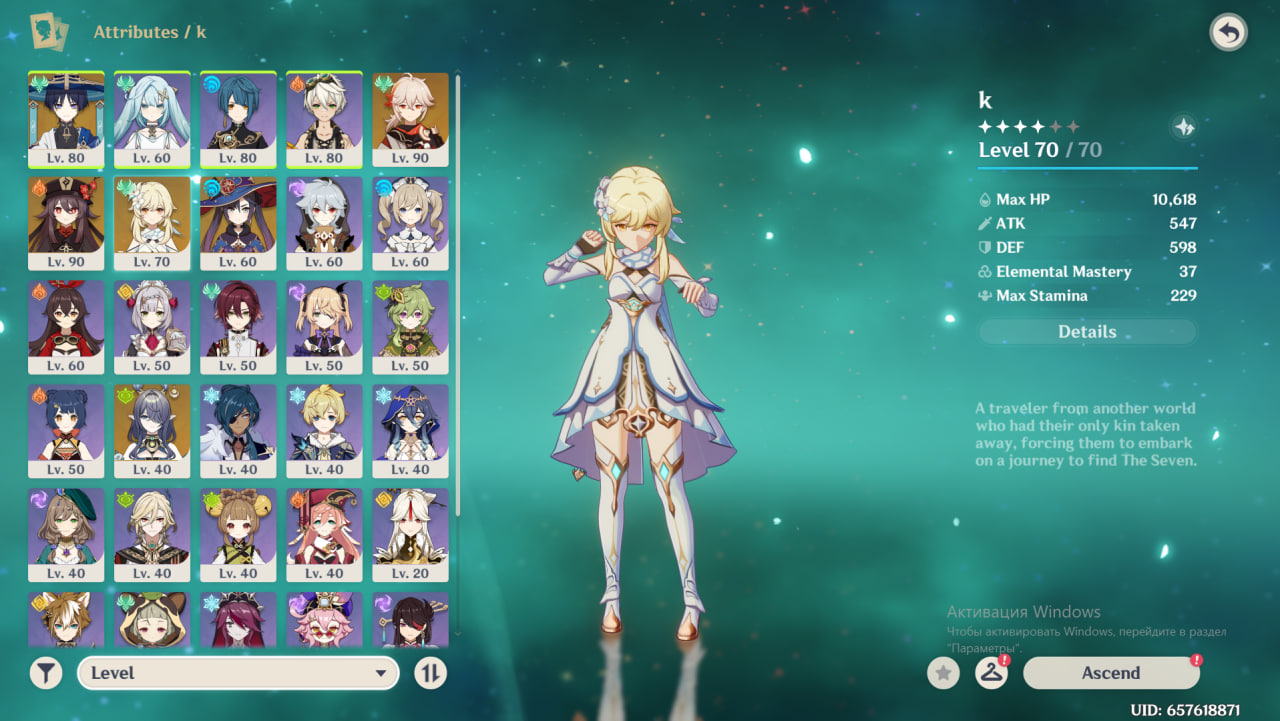Screen dimensions: 1280x721
Task: Toggle the sort order arrows
Action: [x=430, y=673]
